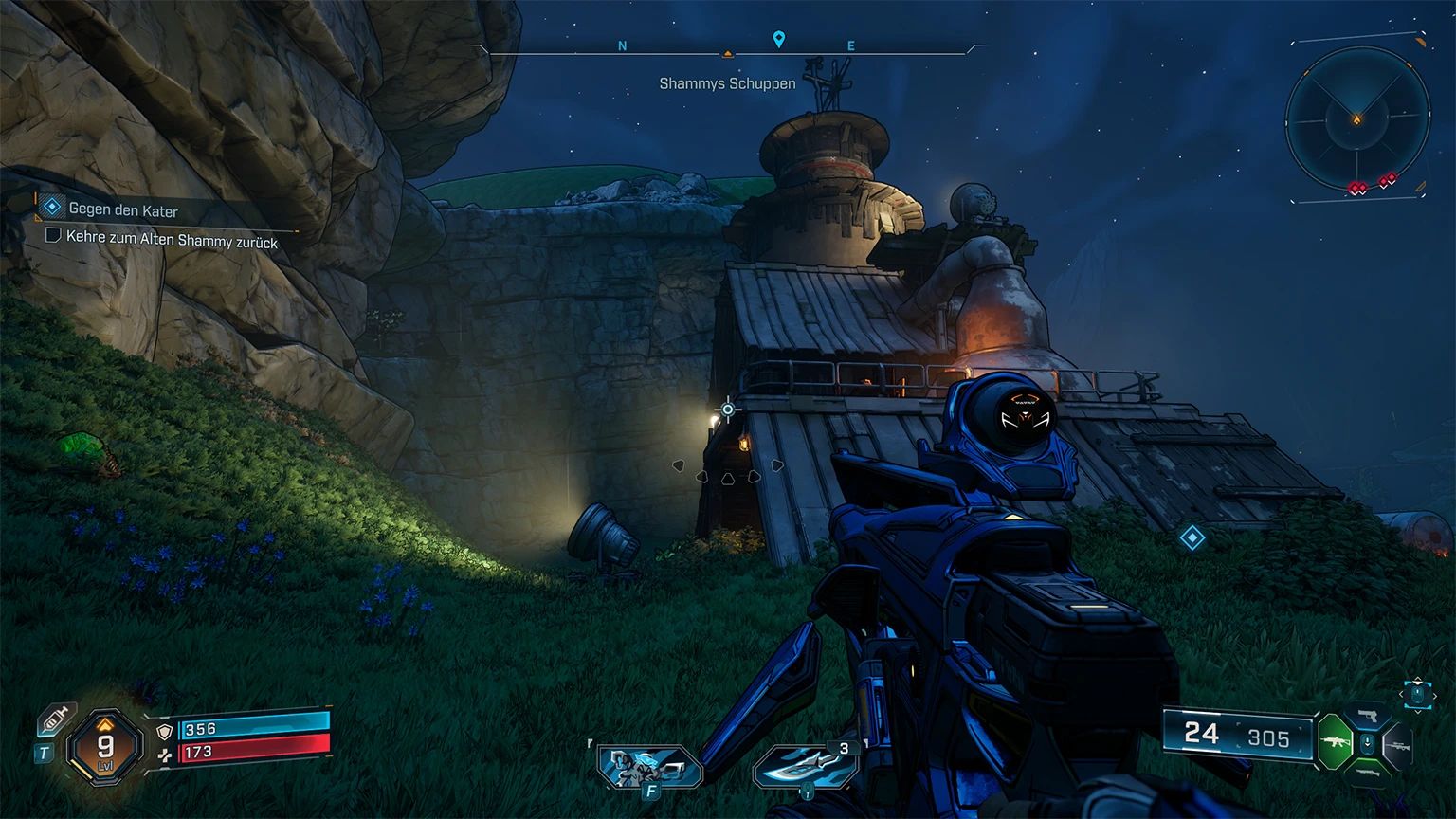Click the down-arrow grenade selector in the weapon cross
The image size is (1456, 819).
pos(1367,742)
